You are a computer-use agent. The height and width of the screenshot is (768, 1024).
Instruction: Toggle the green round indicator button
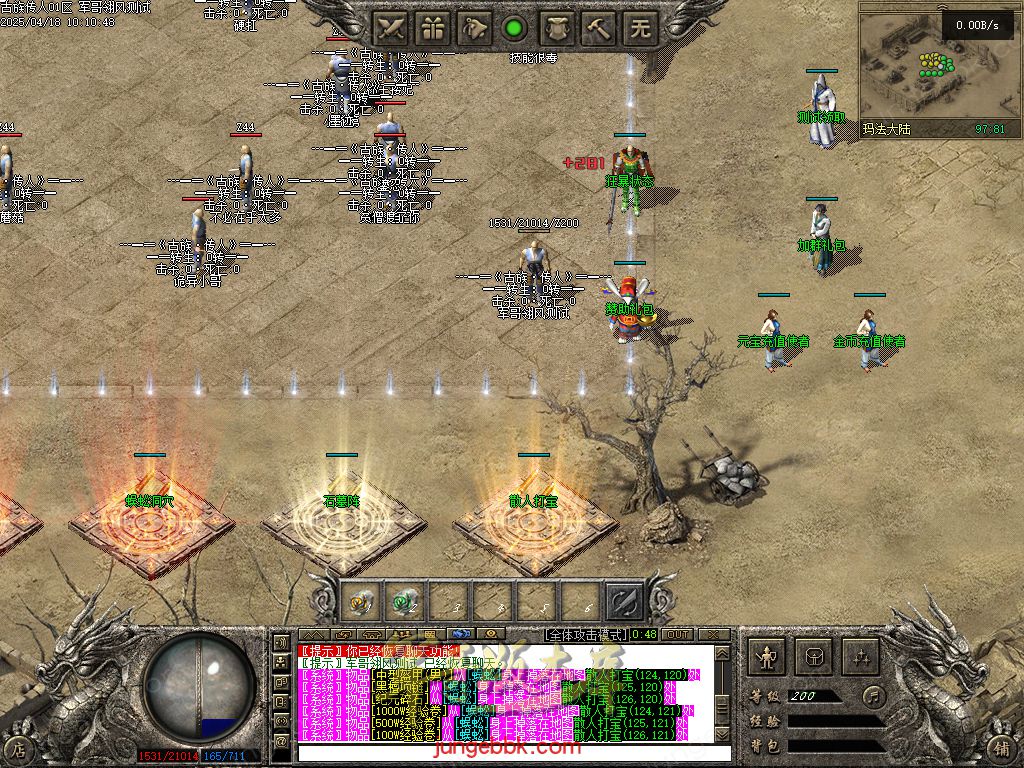(515, 28)
